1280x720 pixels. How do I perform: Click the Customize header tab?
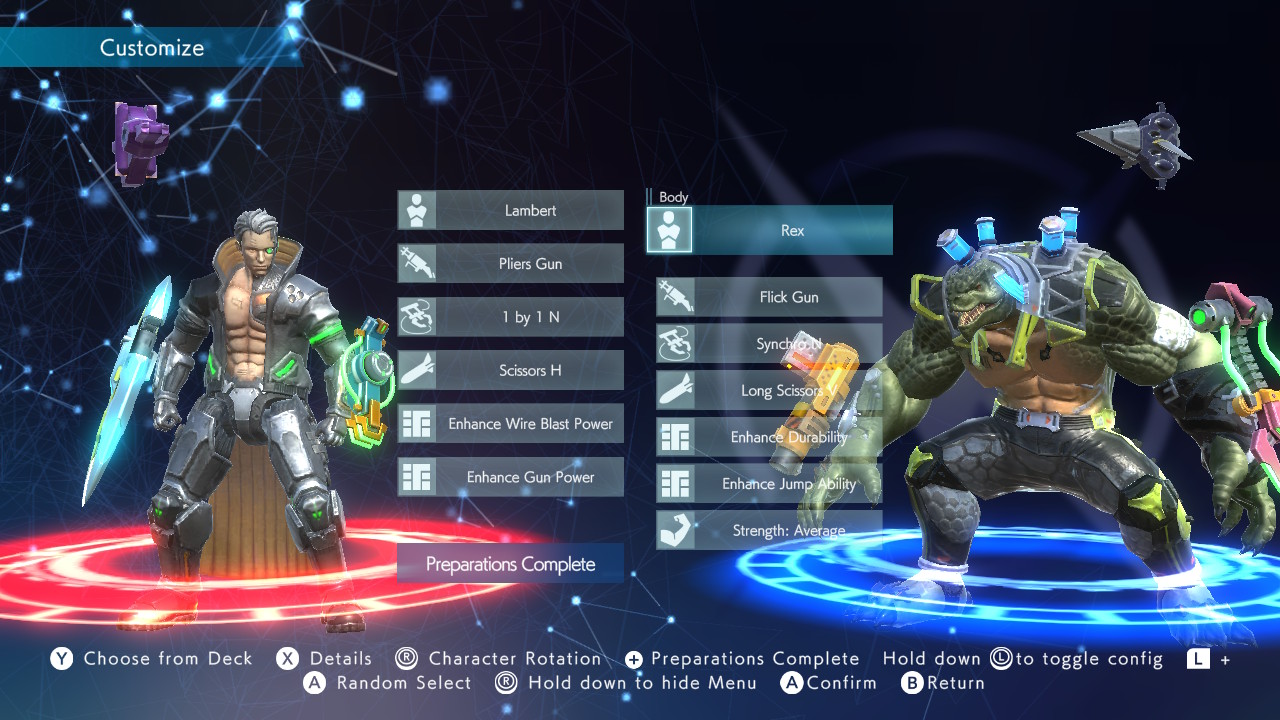tap(151, 47)
